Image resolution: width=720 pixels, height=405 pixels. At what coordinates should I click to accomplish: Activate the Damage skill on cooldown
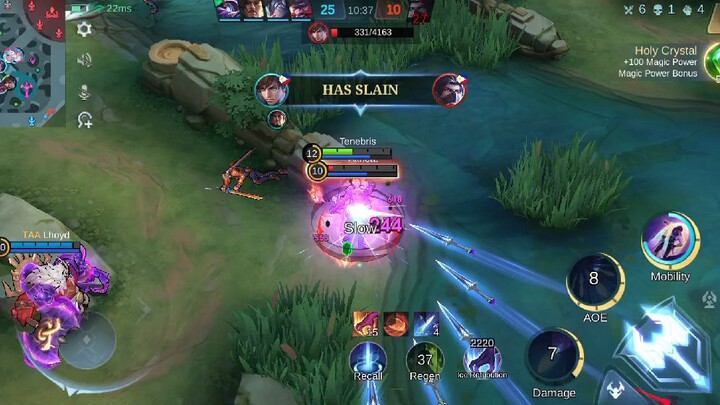[553, 356]
